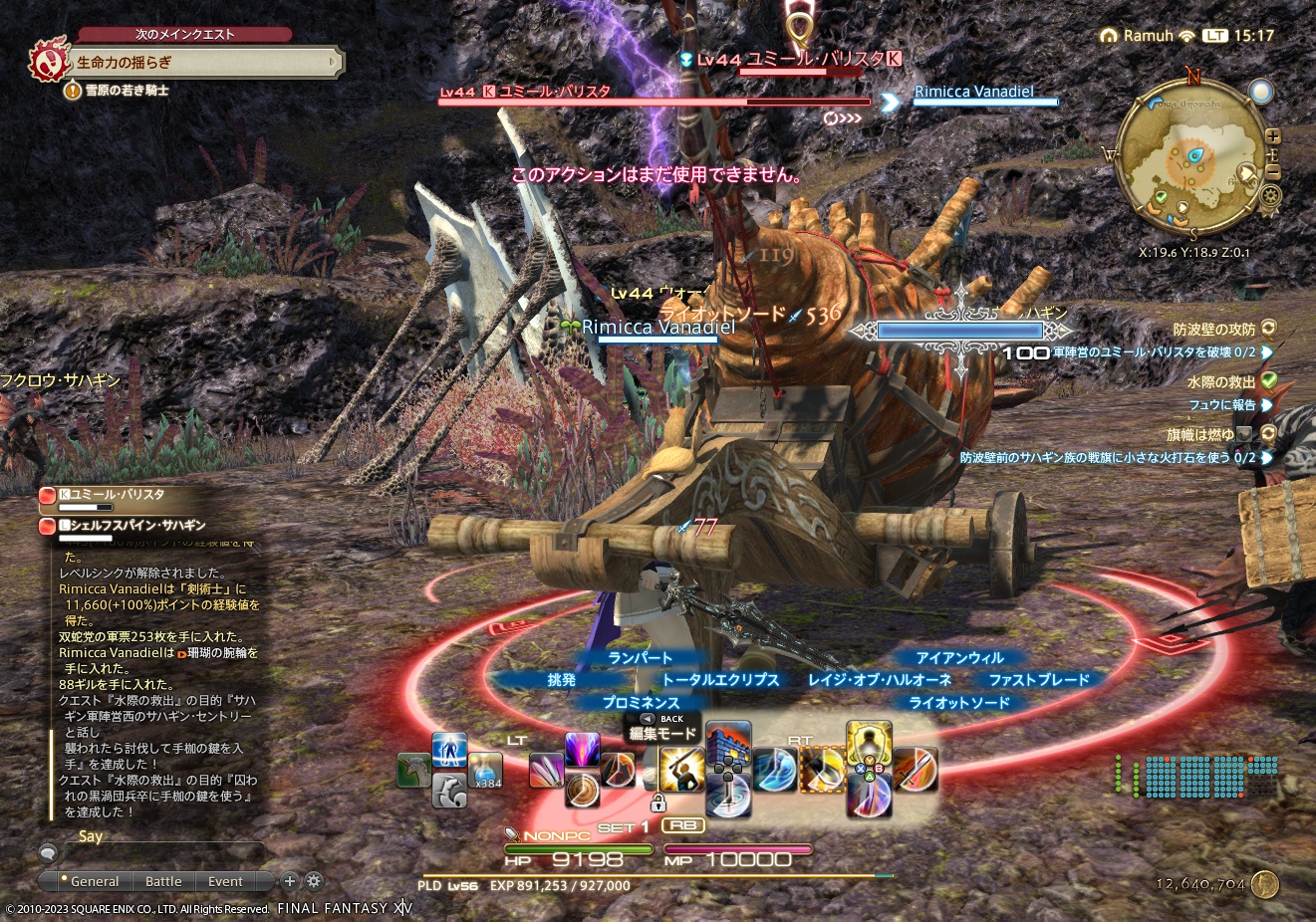The height and width of the screenshot is (922, 1316).
Task: Activate the Rampart ability icon
Action: pos(581,749)
